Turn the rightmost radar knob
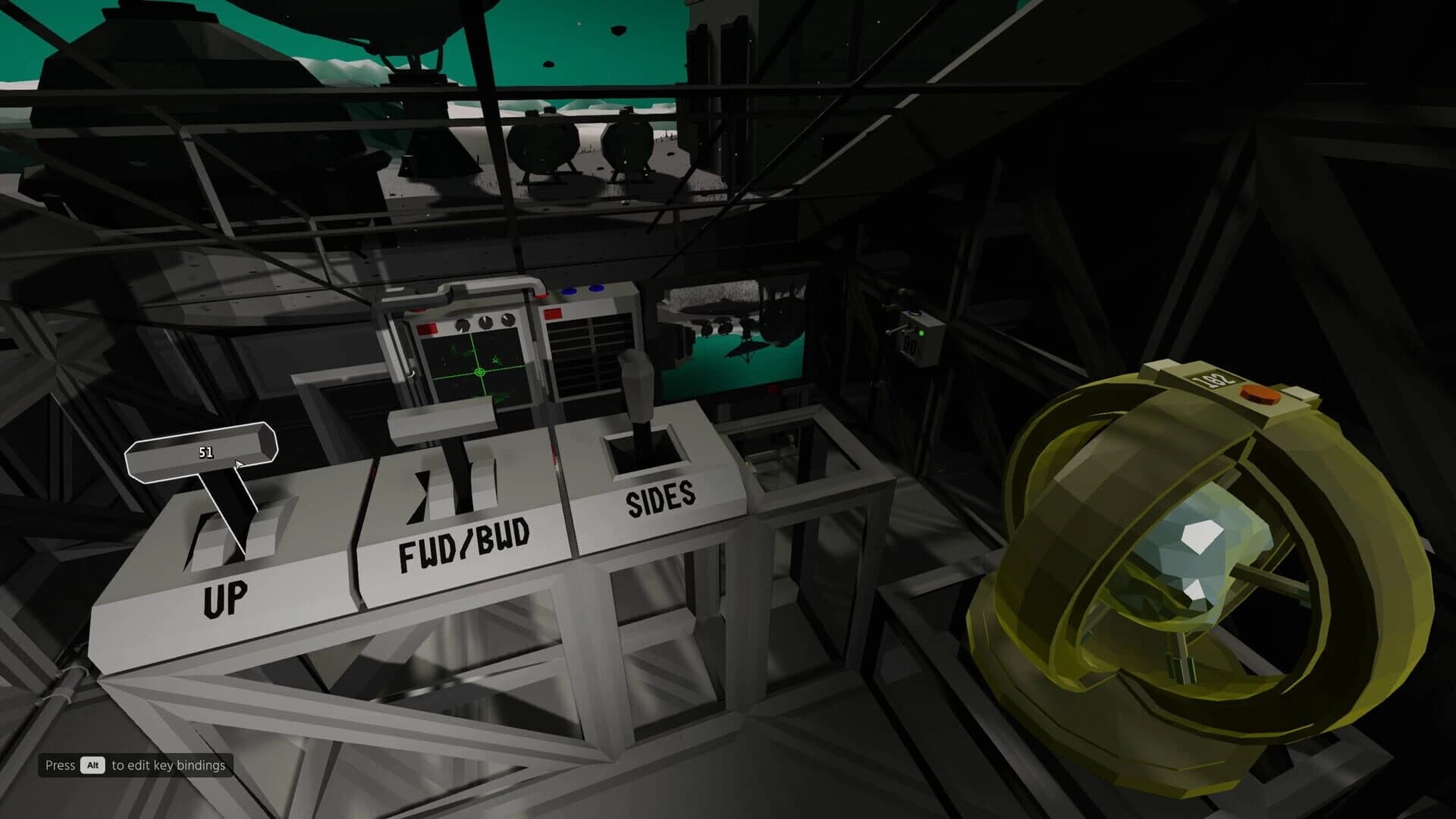 [x=507, y=319]
